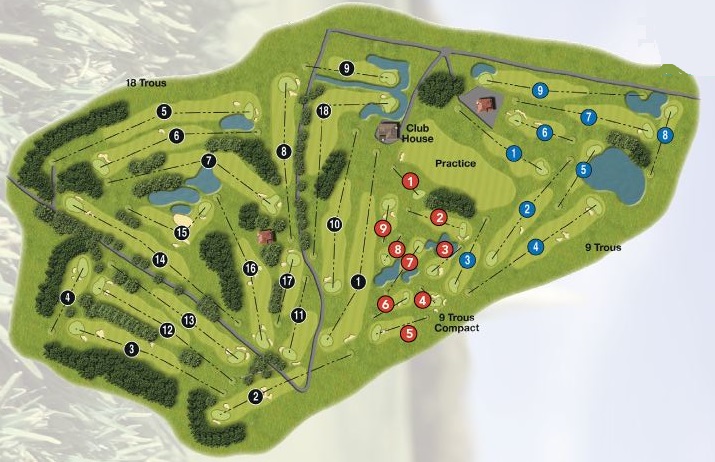The height and width of the screenshot is (462, 715).
Task: Select black hole marker 3
Action: [x=131, y=349]
